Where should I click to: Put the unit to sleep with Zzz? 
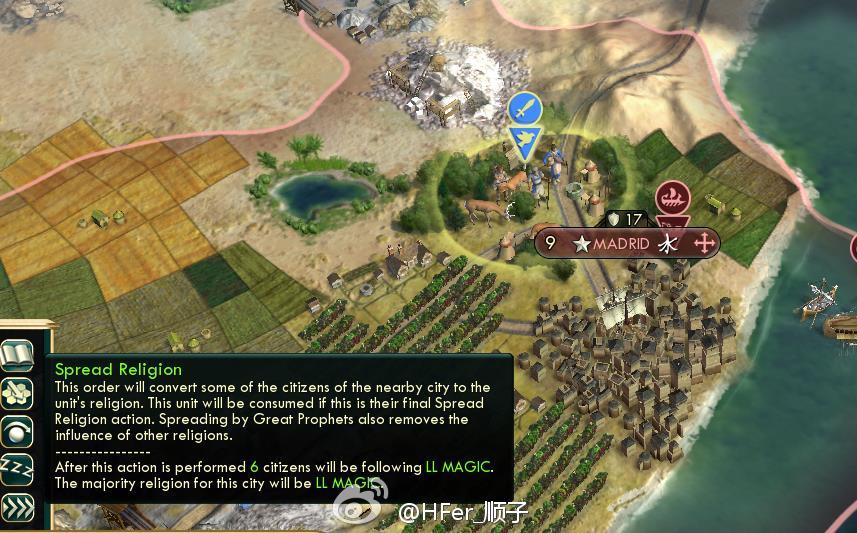click(x=17, y=468)
